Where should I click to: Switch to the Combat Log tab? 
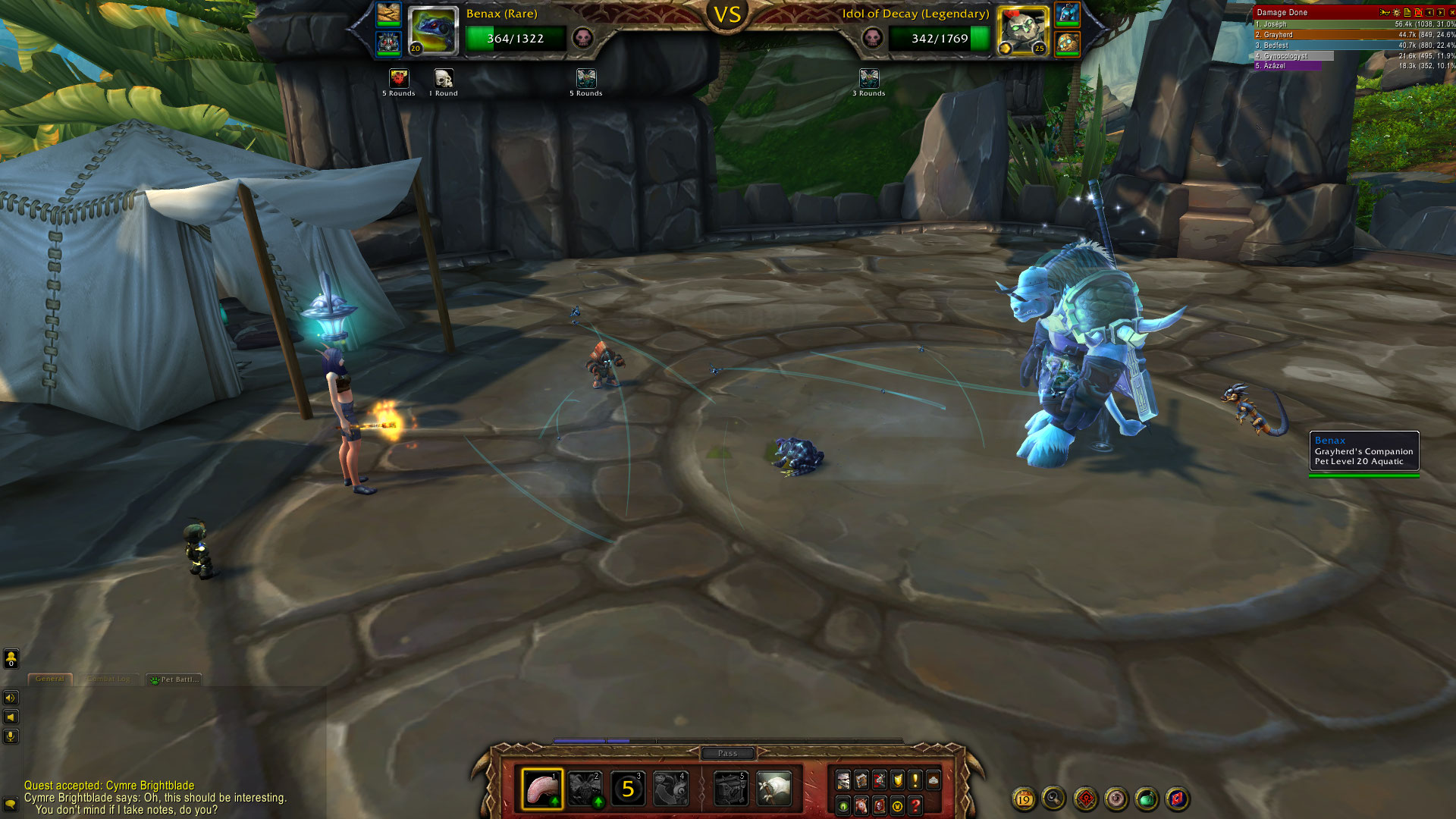pyautogui.click(x=110, y=679)
